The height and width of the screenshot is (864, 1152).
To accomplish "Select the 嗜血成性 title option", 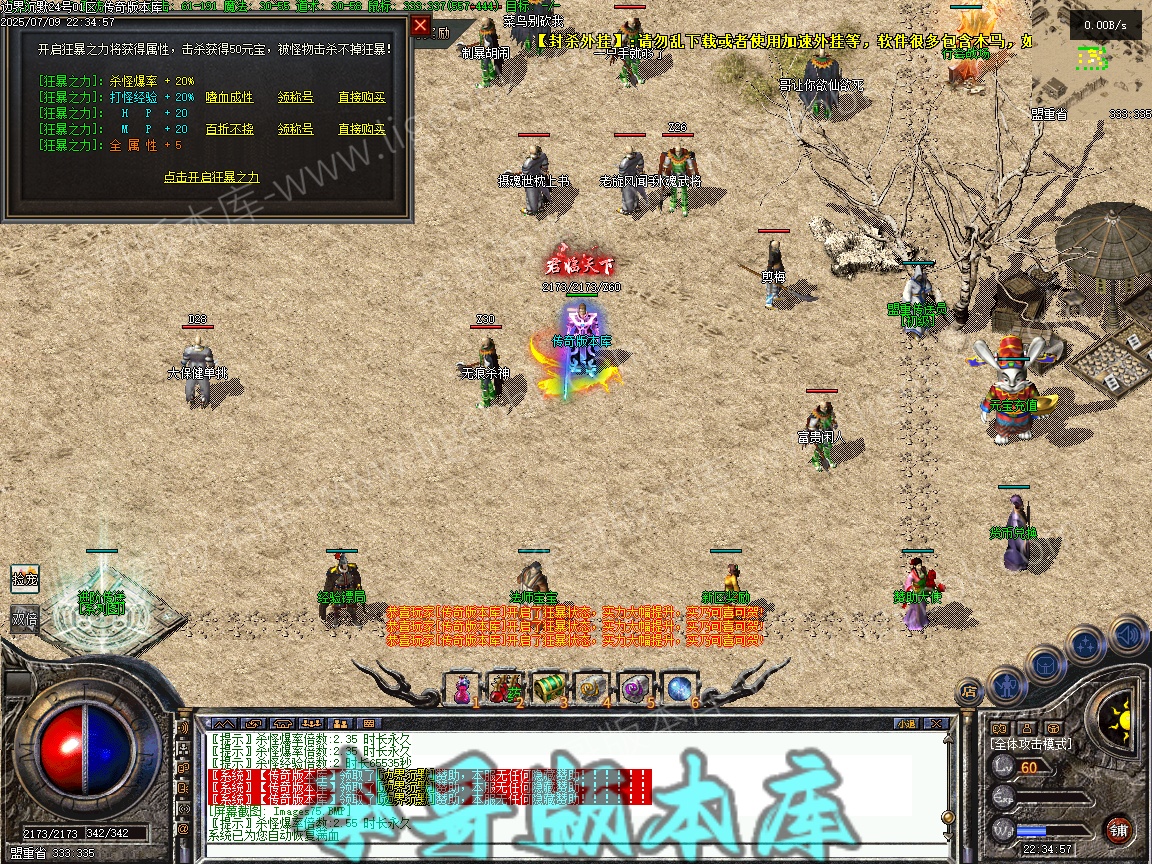I will point(229,98).
